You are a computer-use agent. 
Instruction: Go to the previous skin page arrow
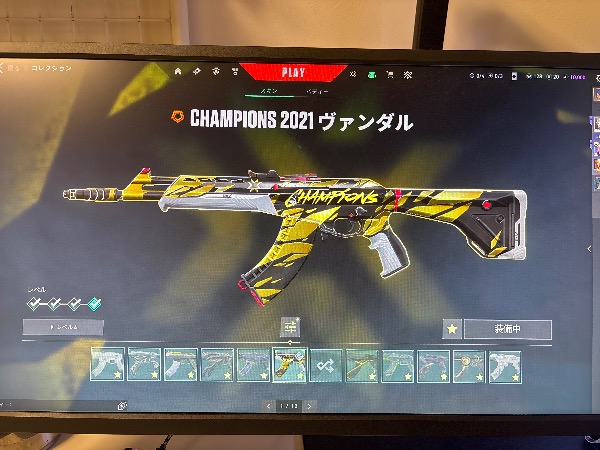tap(268, 406)
